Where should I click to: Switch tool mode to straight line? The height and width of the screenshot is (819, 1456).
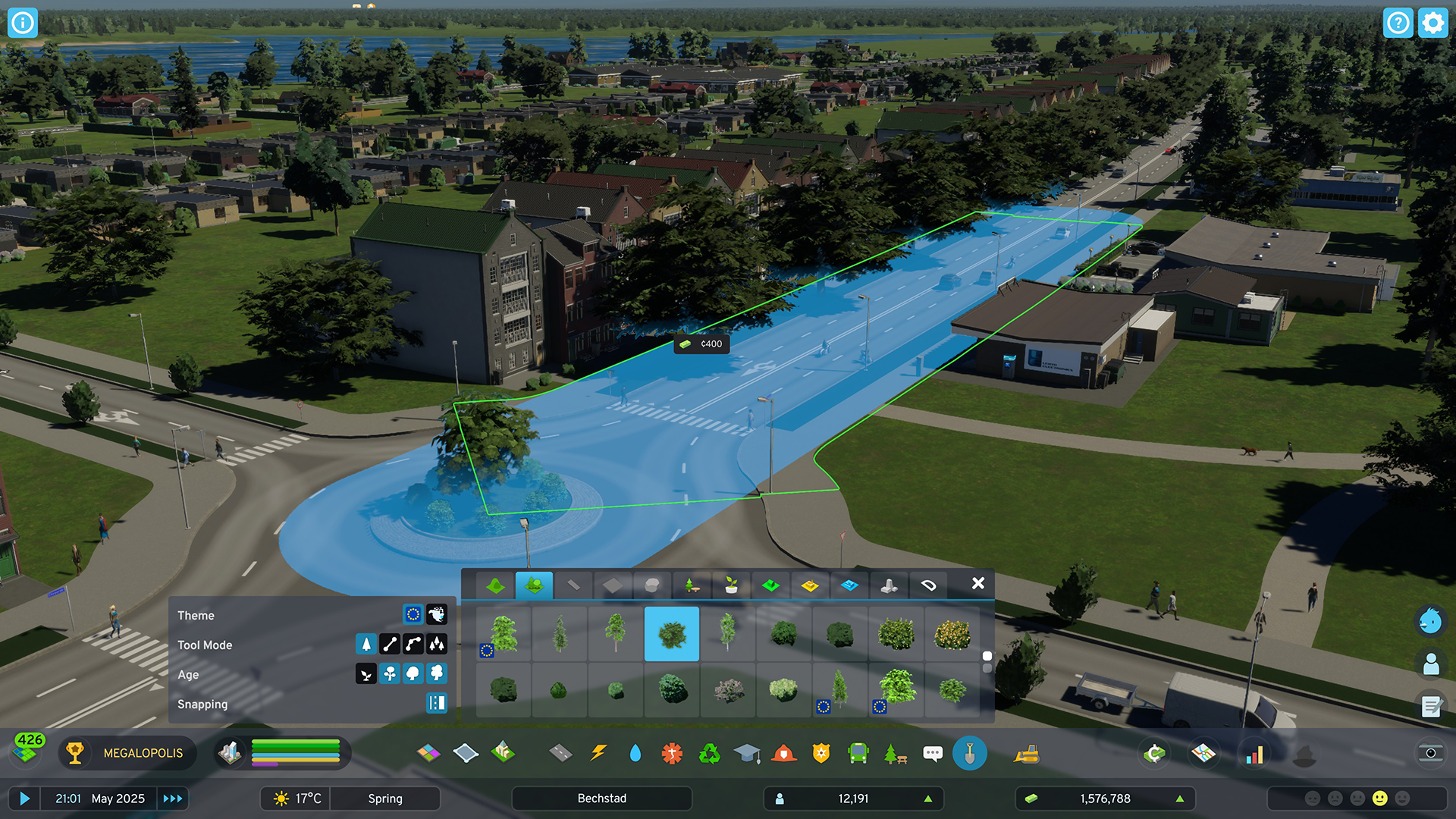tap(390, 644)
